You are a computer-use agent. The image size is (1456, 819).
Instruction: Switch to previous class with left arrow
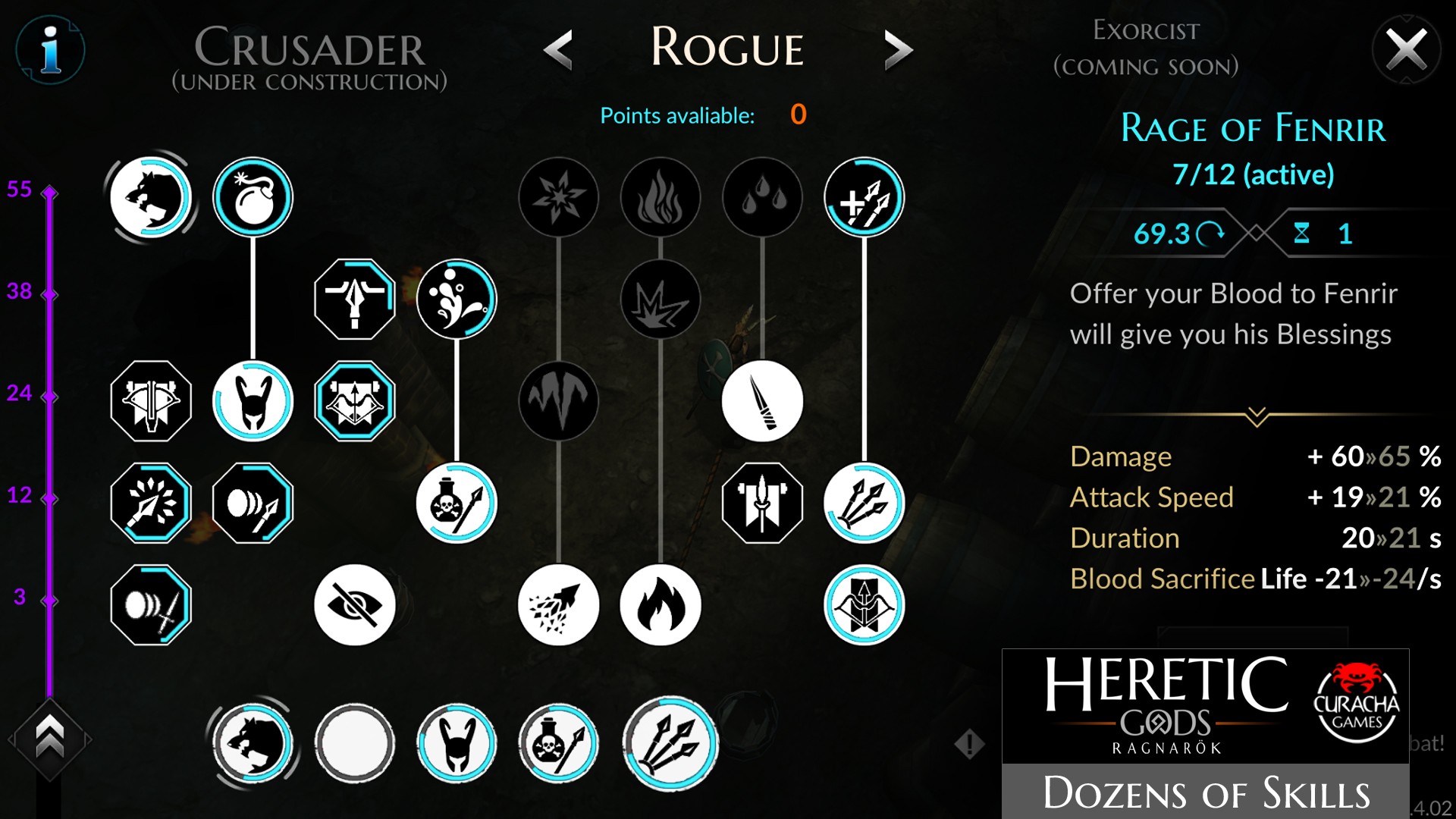pos(559,50)
